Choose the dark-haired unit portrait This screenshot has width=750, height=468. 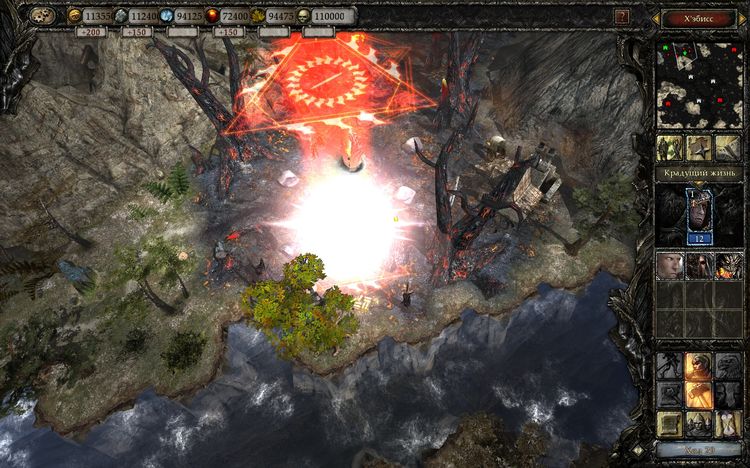(698, 265)
